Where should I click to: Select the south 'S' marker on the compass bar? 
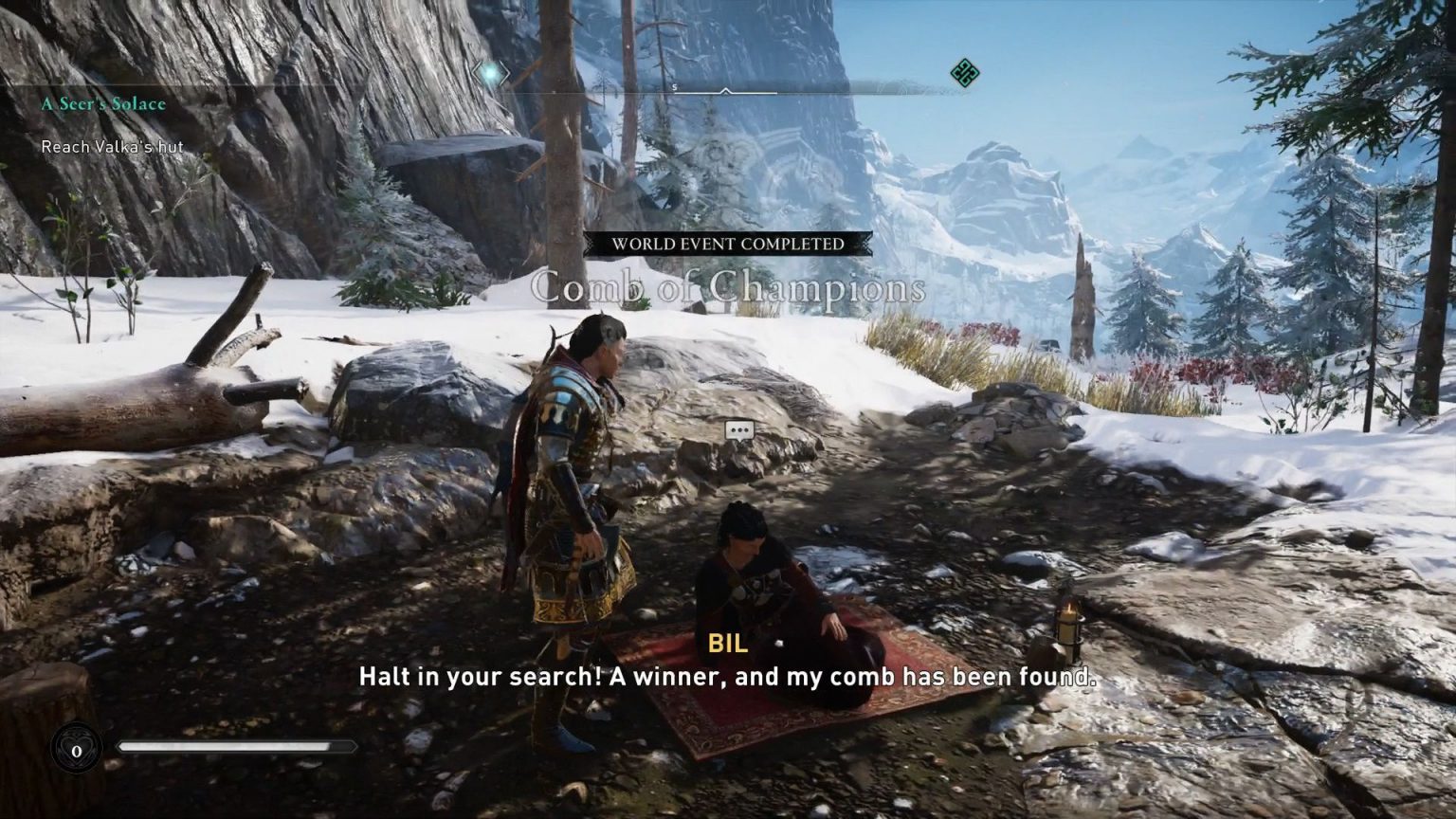click(675, 86)
